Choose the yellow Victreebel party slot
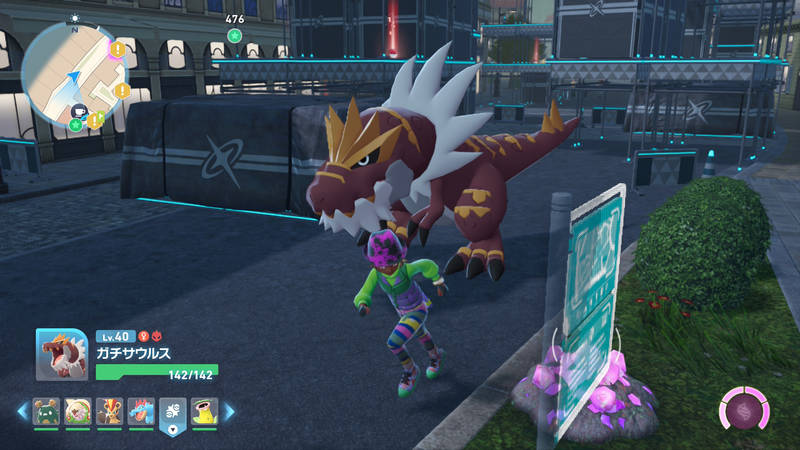 coord(204,412)
